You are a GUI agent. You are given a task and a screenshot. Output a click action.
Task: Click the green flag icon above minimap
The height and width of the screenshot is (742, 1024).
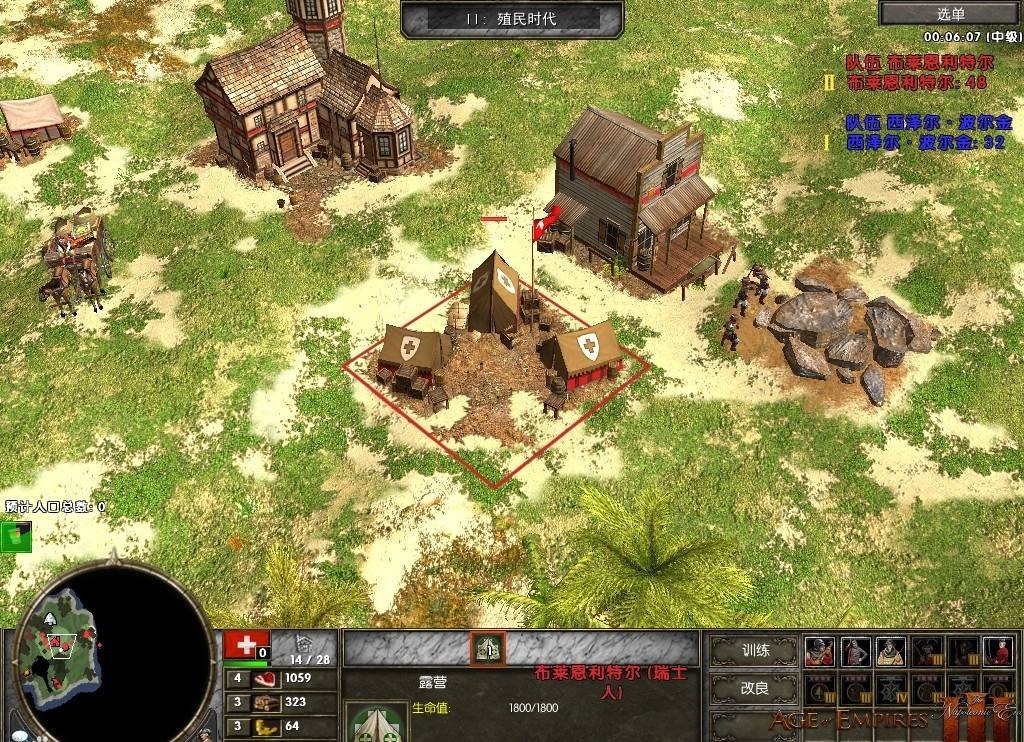(16, 535)
